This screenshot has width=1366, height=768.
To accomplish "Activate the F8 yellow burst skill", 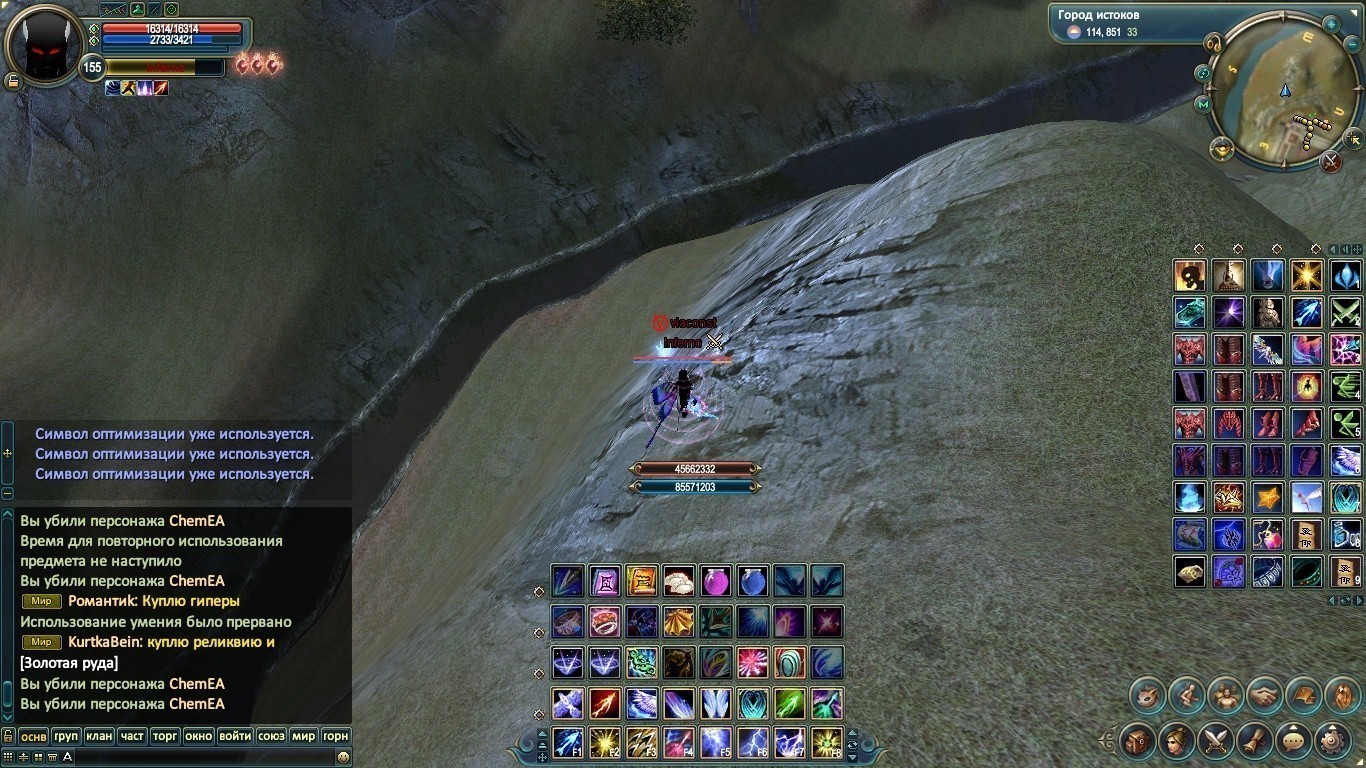I will [827, 743].
